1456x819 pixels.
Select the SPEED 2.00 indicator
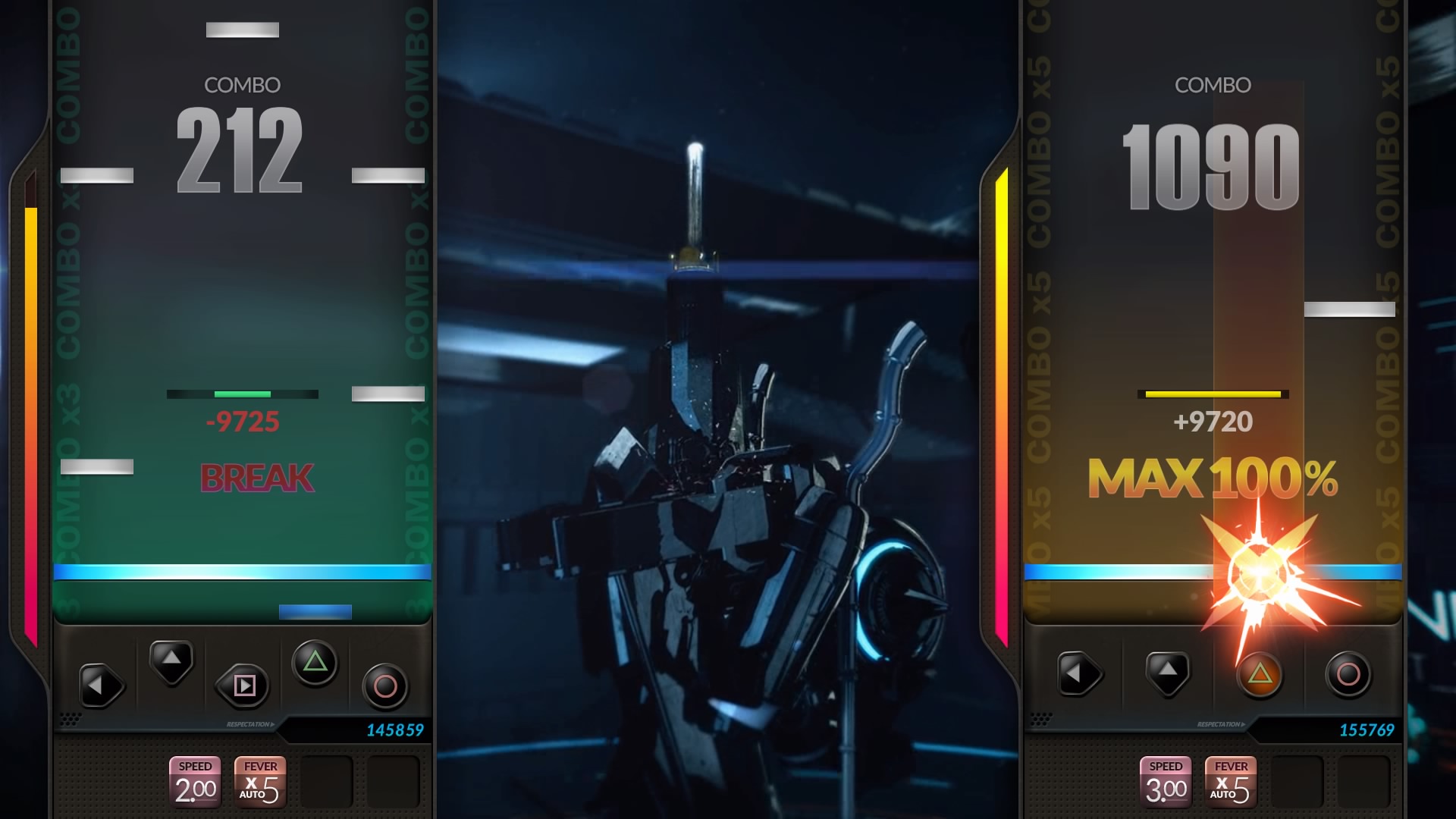click(196, 781)
